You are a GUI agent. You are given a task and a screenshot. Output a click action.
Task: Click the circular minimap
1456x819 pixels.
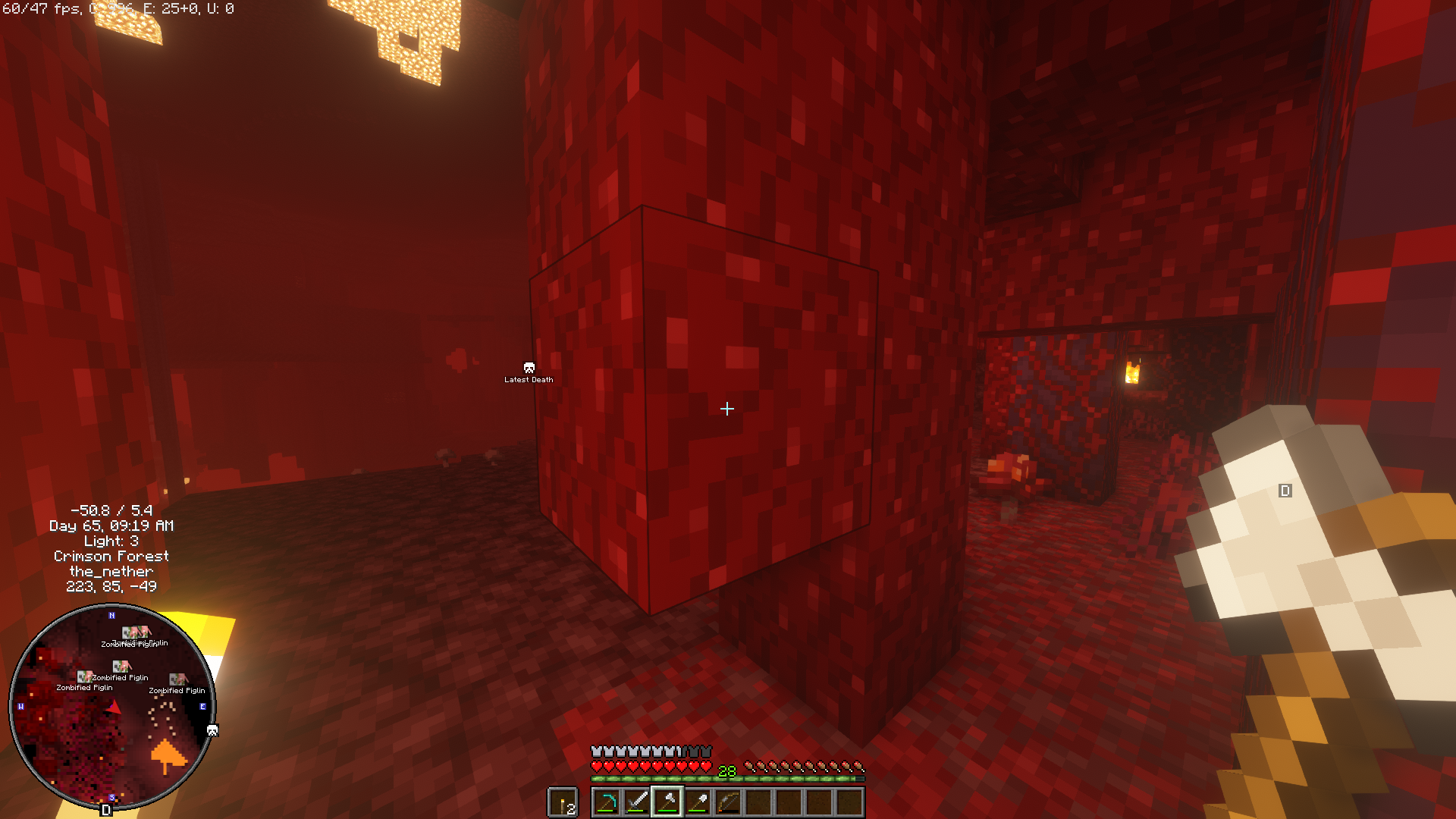tap(111, 707)
